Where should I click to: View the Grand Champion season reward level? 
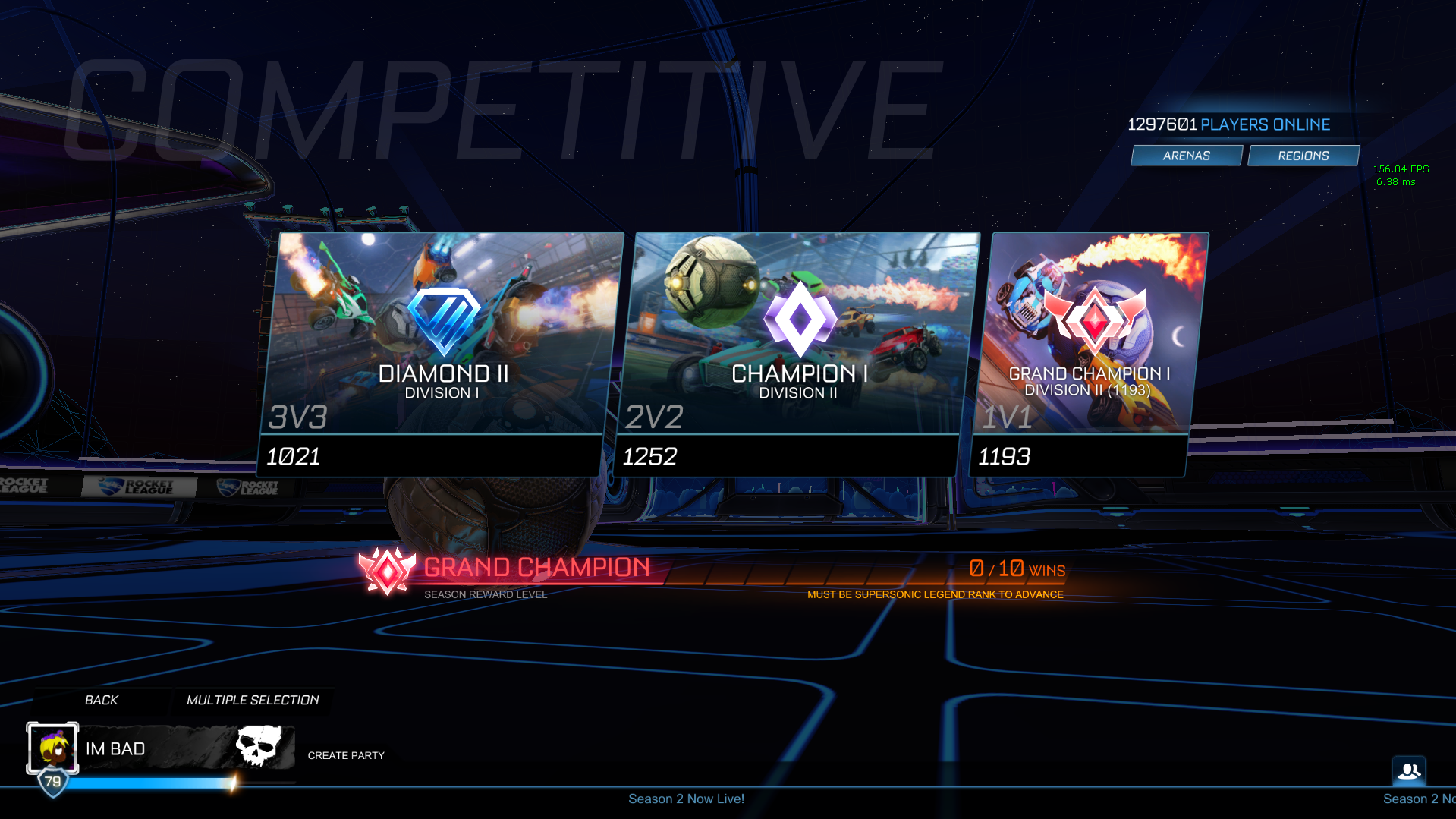[x=505, y=572]
